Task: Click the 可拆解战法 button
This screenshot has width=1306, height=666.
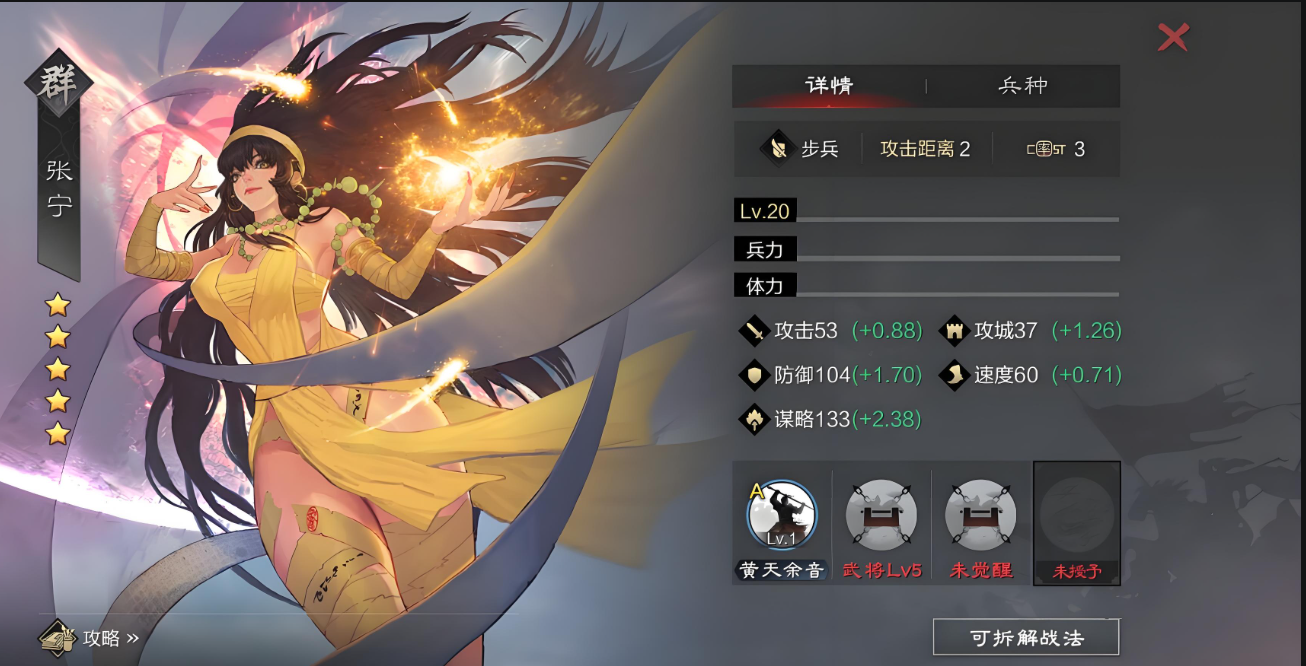Action: (1026, 637)
